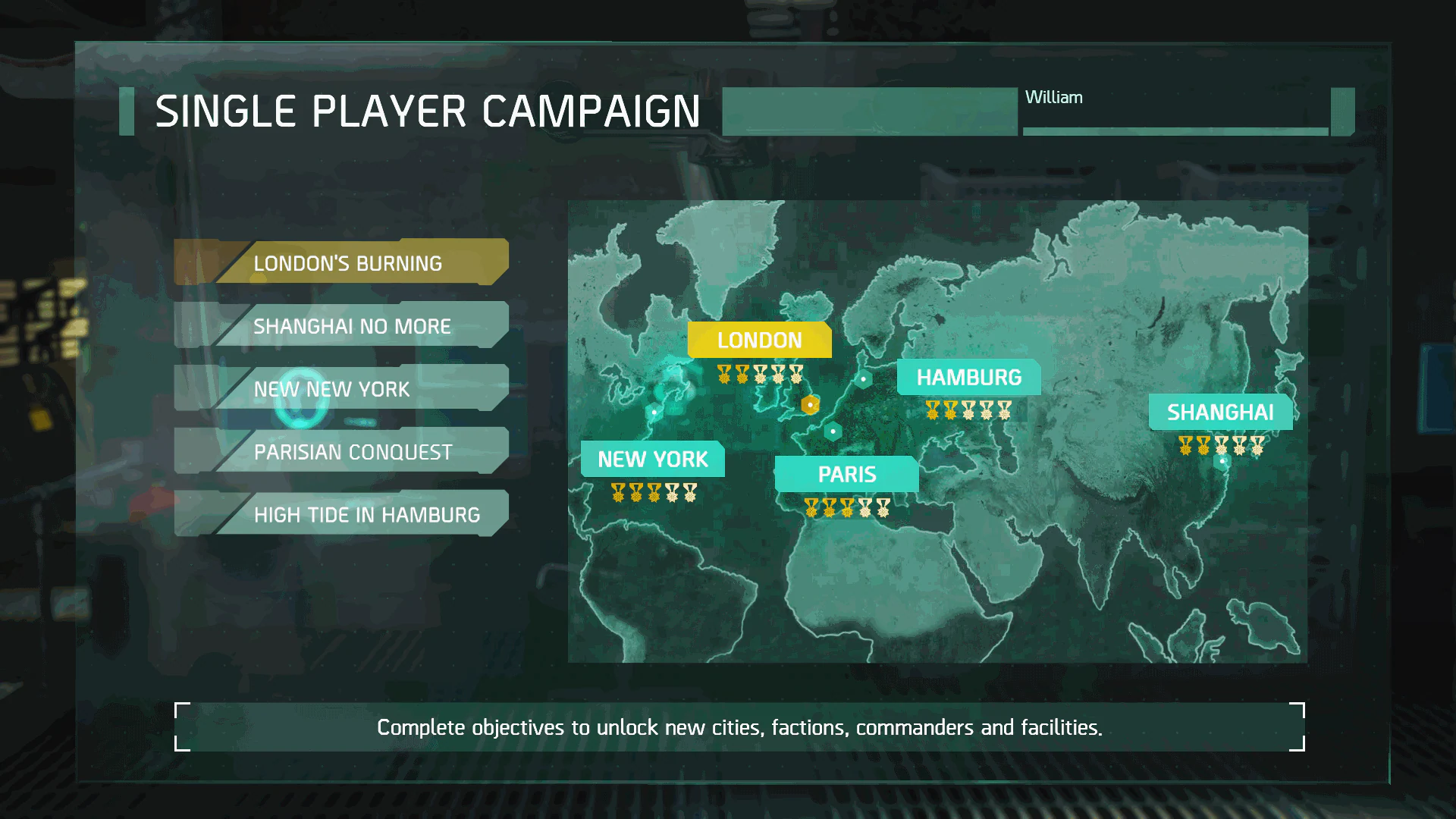Open the PARISIAN CONQUEST mission

tap(353, 452)
